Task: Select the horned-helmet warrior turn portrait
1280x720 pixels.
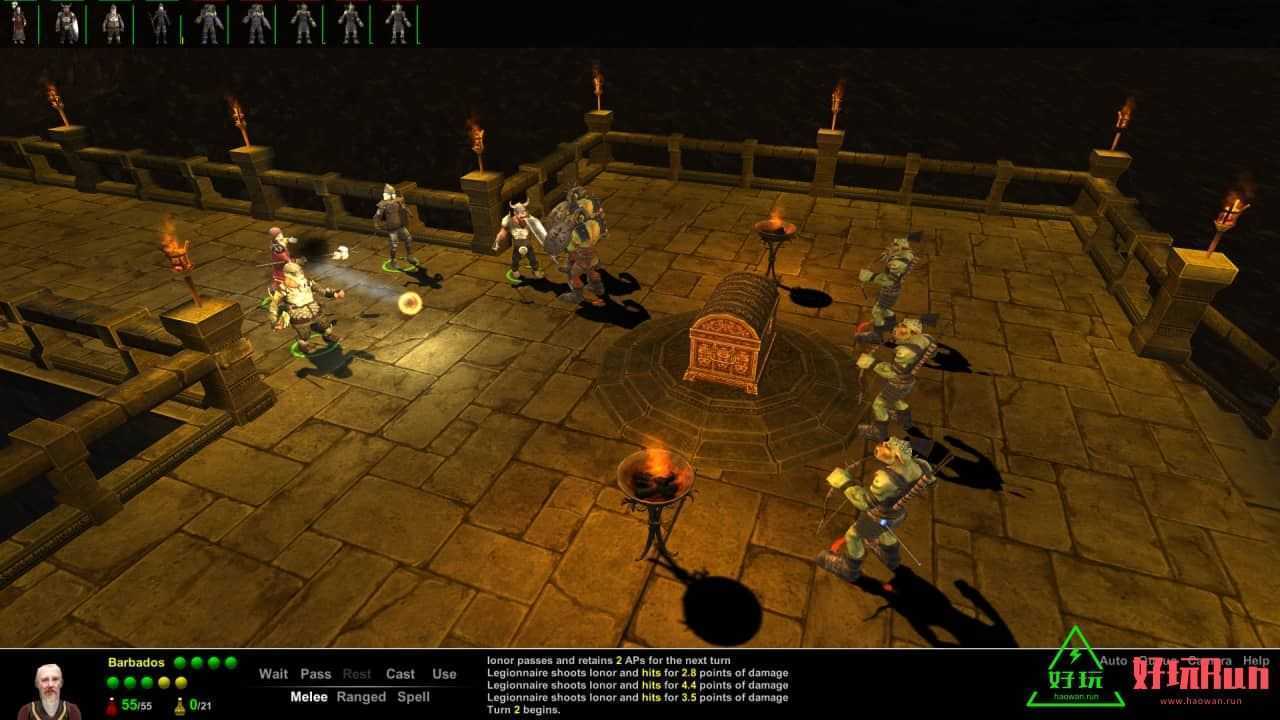Action: point(66,24)
